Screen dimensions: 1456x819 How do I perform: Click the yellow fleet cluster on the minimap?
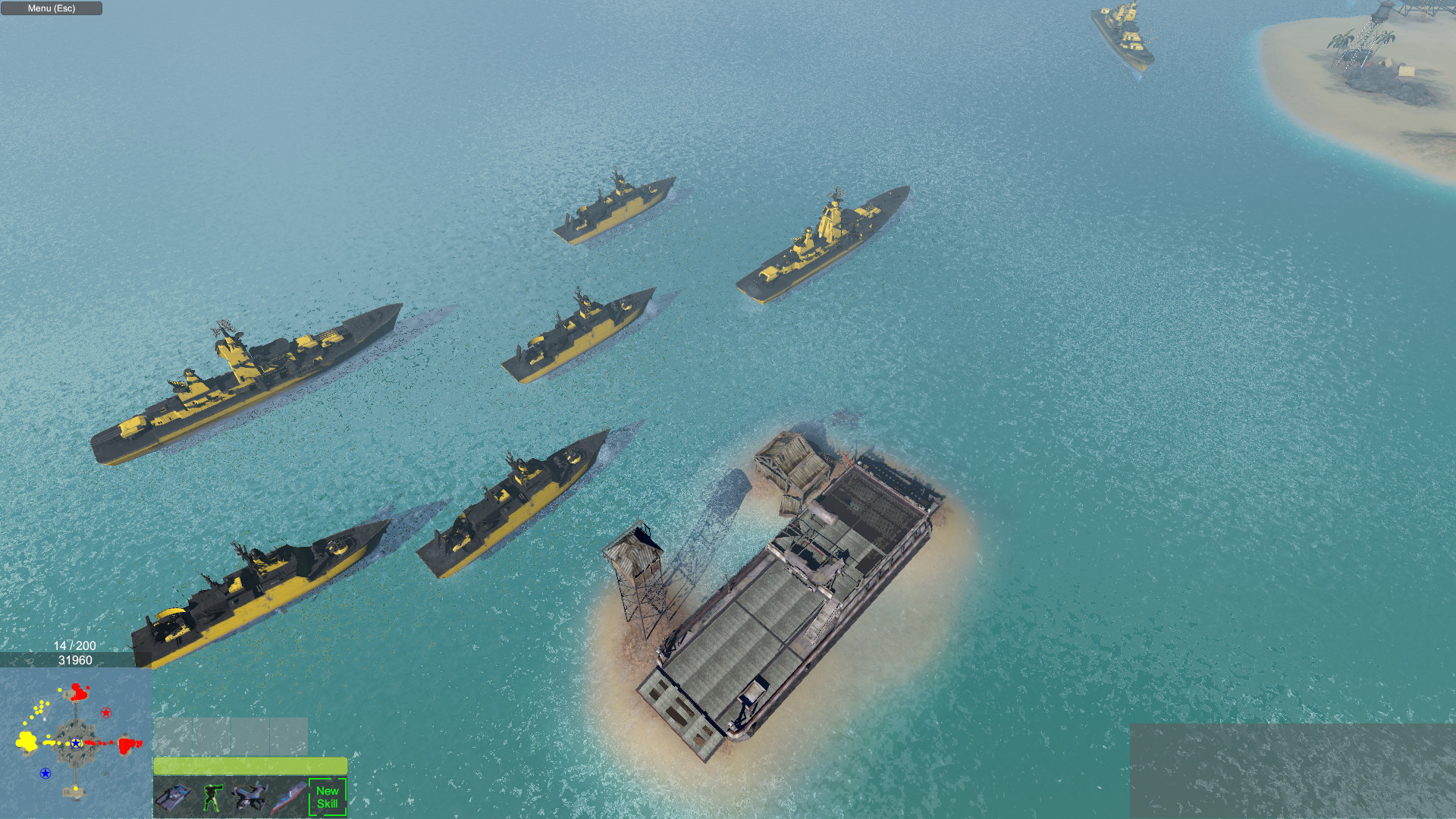coord(27,742)
